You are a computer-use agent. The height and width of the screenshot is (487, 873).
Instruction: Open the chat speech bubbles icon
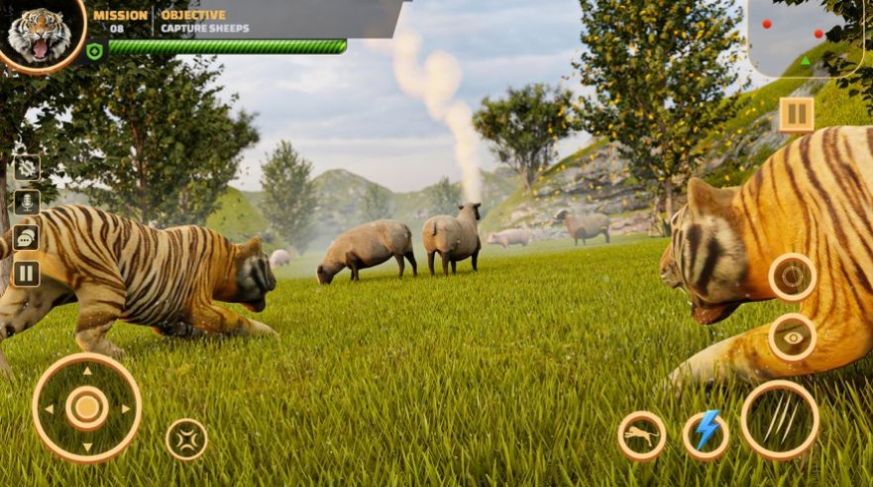pos(26,238)
